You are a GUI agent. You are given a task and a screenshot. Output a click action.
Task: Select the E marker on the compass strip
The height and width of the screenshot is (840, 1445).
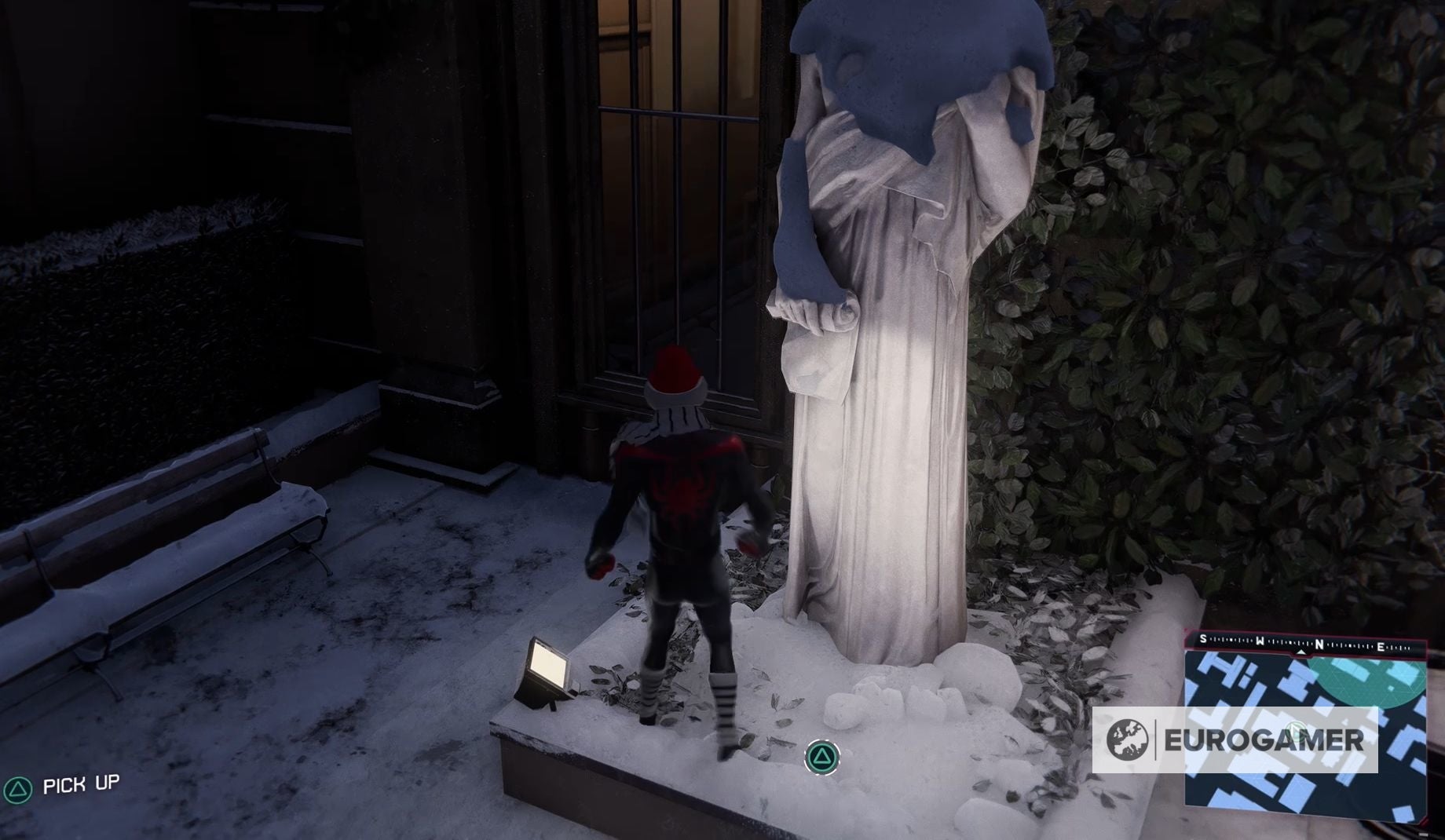tap(1381, 646)
